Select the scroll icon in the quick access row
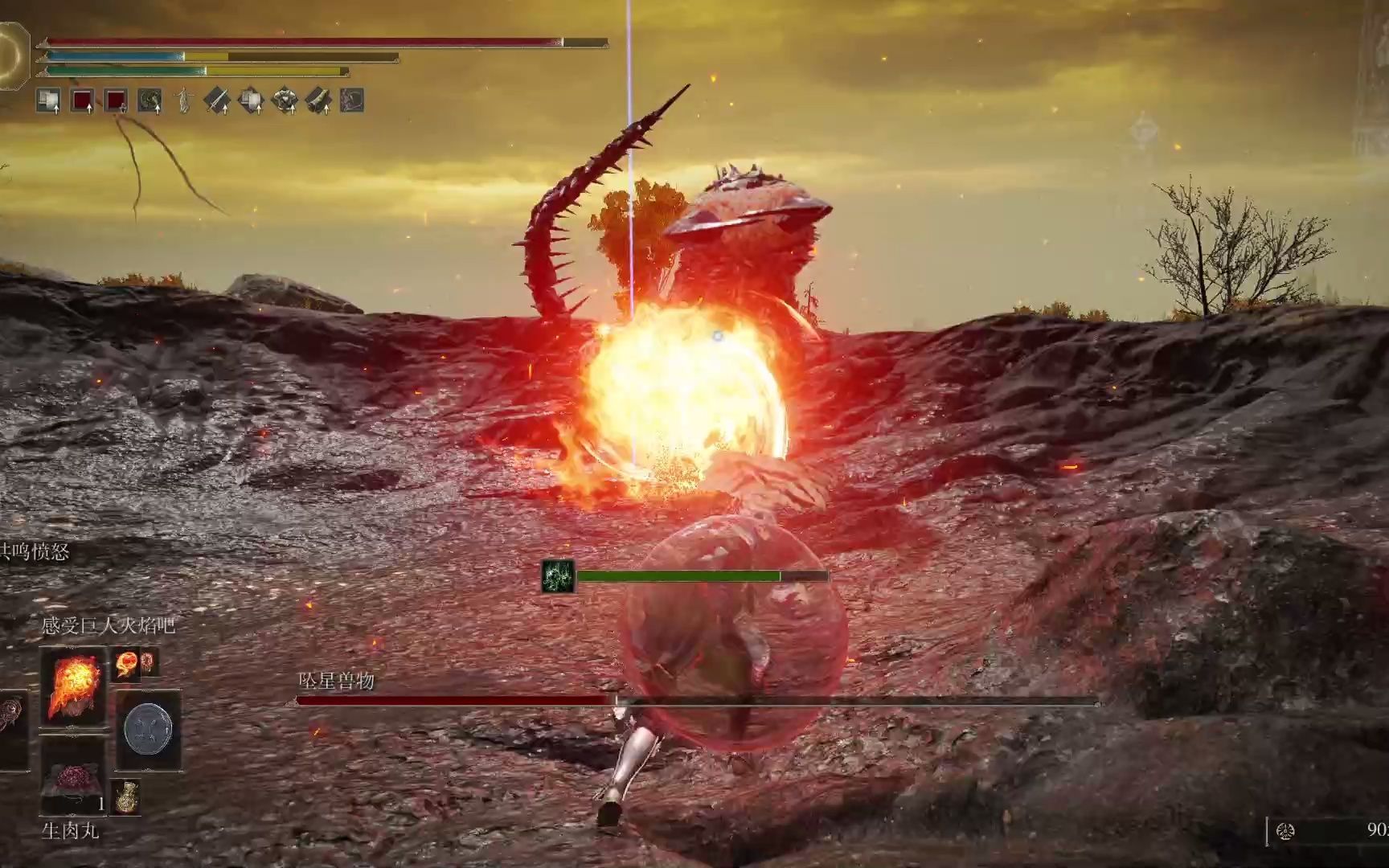 coord(320,100)
